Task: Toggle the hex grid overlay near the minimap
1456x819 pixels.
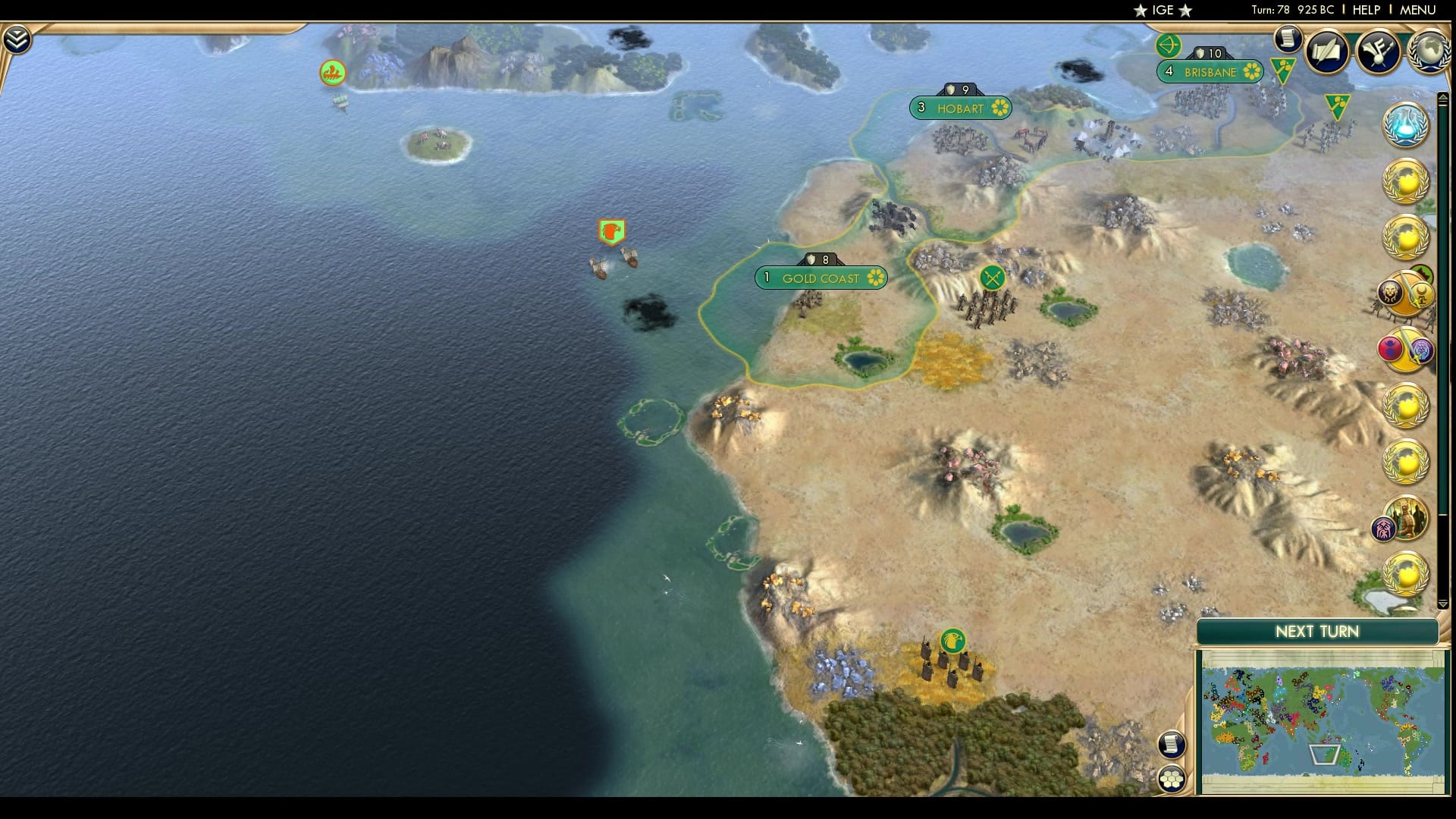Action: (x=1172, y=779)
